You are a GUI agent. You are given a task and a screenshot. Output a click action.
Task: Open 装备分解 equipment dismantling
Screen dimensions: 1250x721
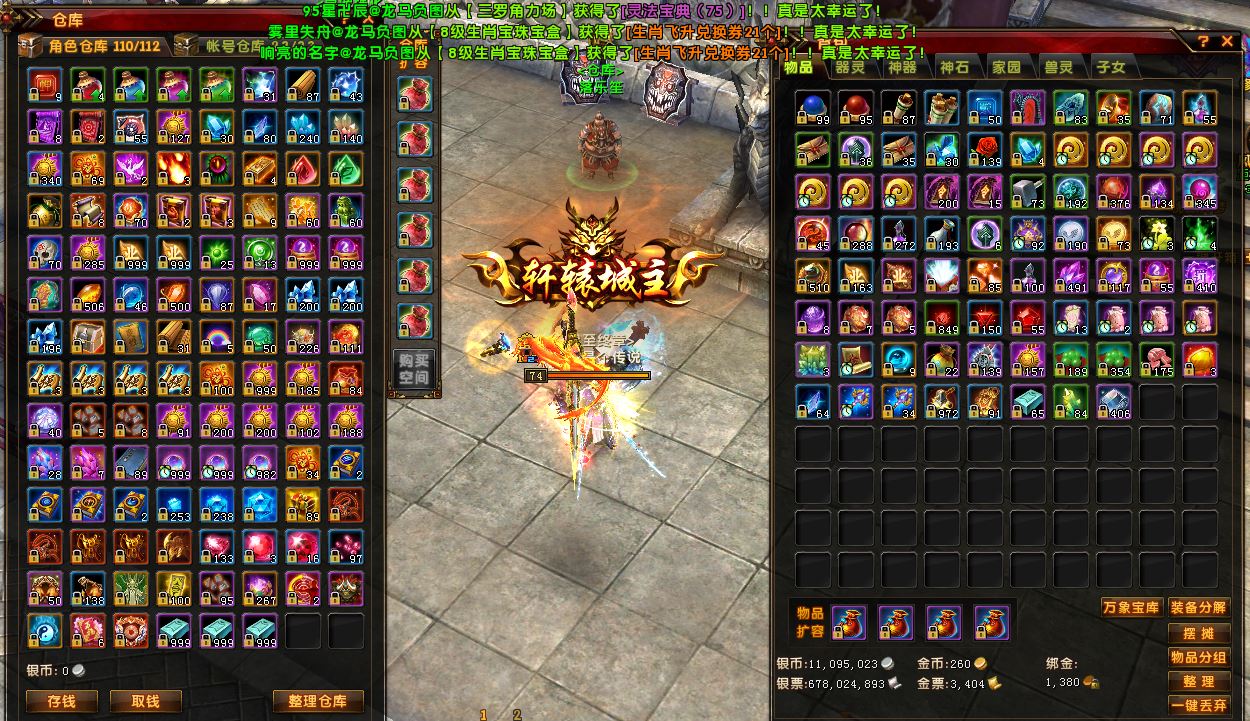[1198, 607]
